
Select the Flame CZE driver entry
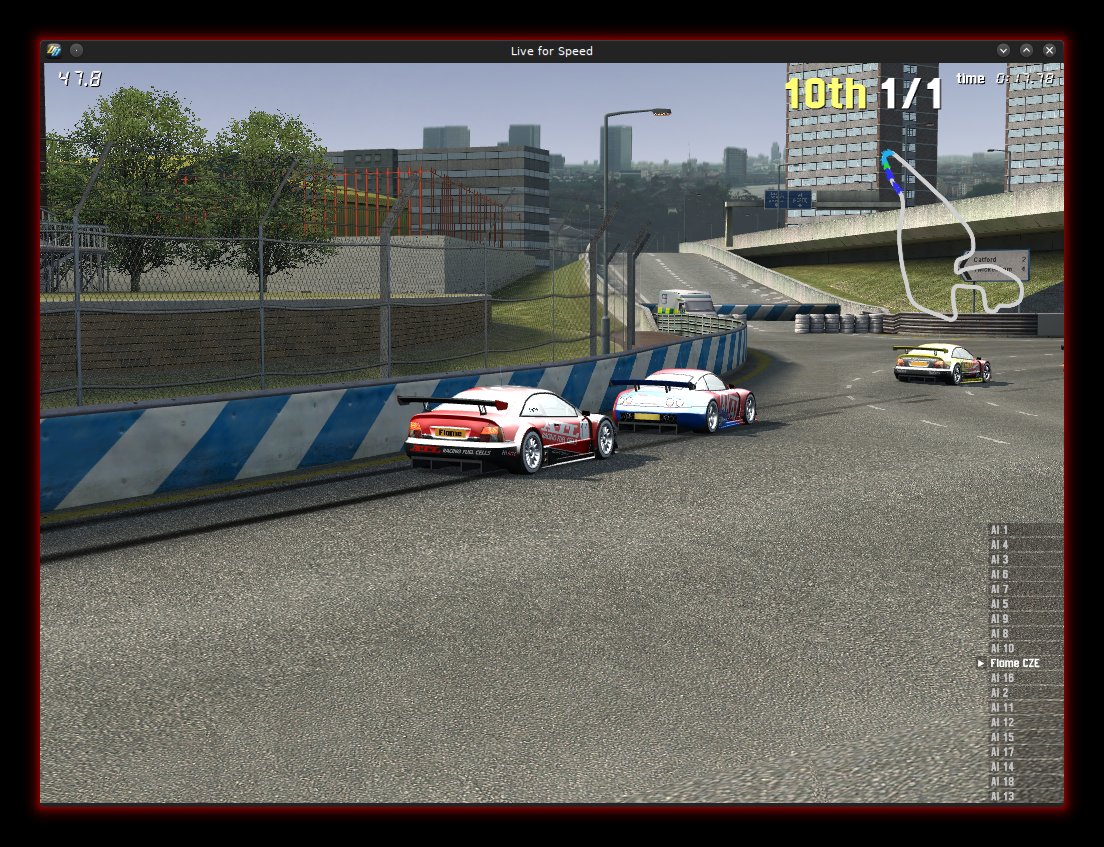point(1014,663)
